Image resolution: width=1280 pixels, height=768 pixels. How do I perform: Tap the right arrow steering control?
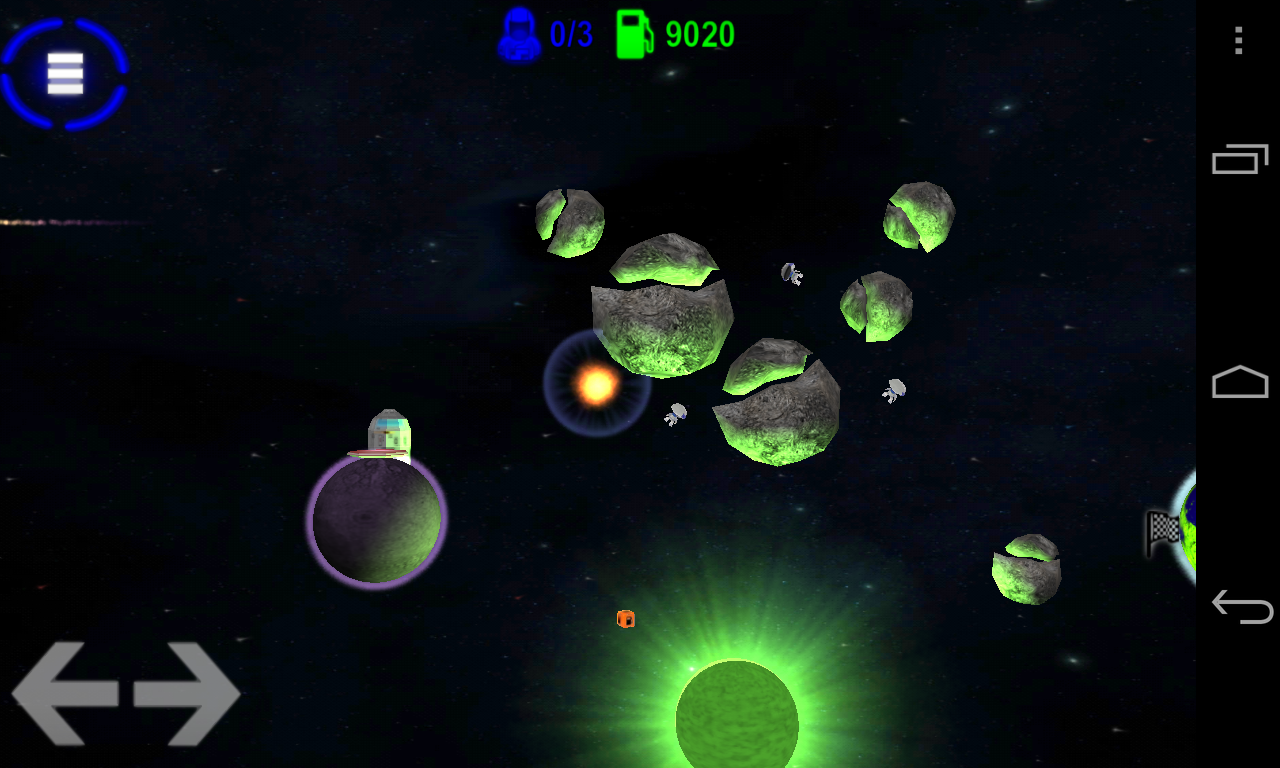(190, 693)
